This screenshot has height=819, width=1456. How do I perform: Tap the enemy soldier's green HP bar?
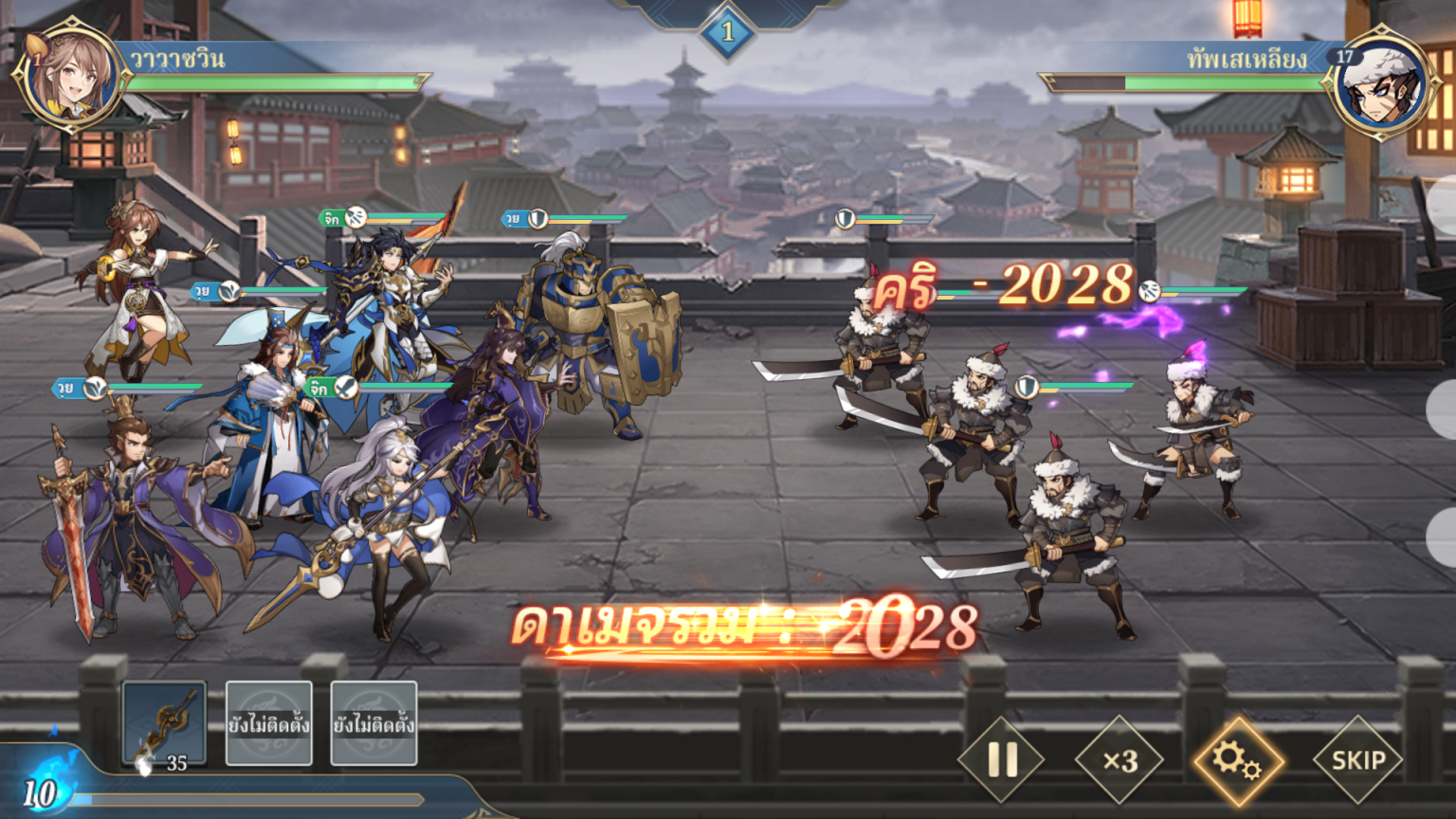(1085, 383)
